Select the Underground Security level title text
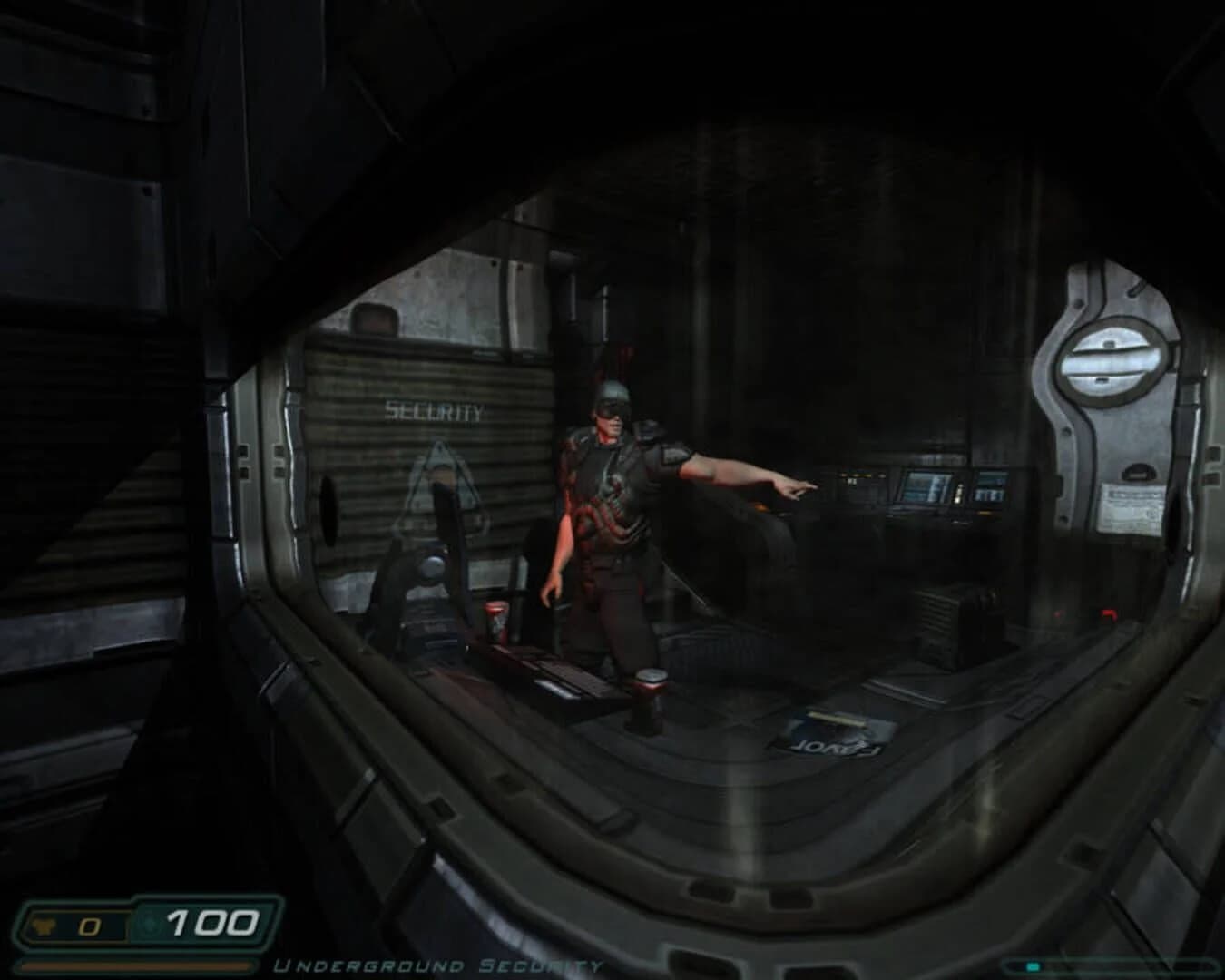This screenshot has width=1225, height=980. pos(436,965)
